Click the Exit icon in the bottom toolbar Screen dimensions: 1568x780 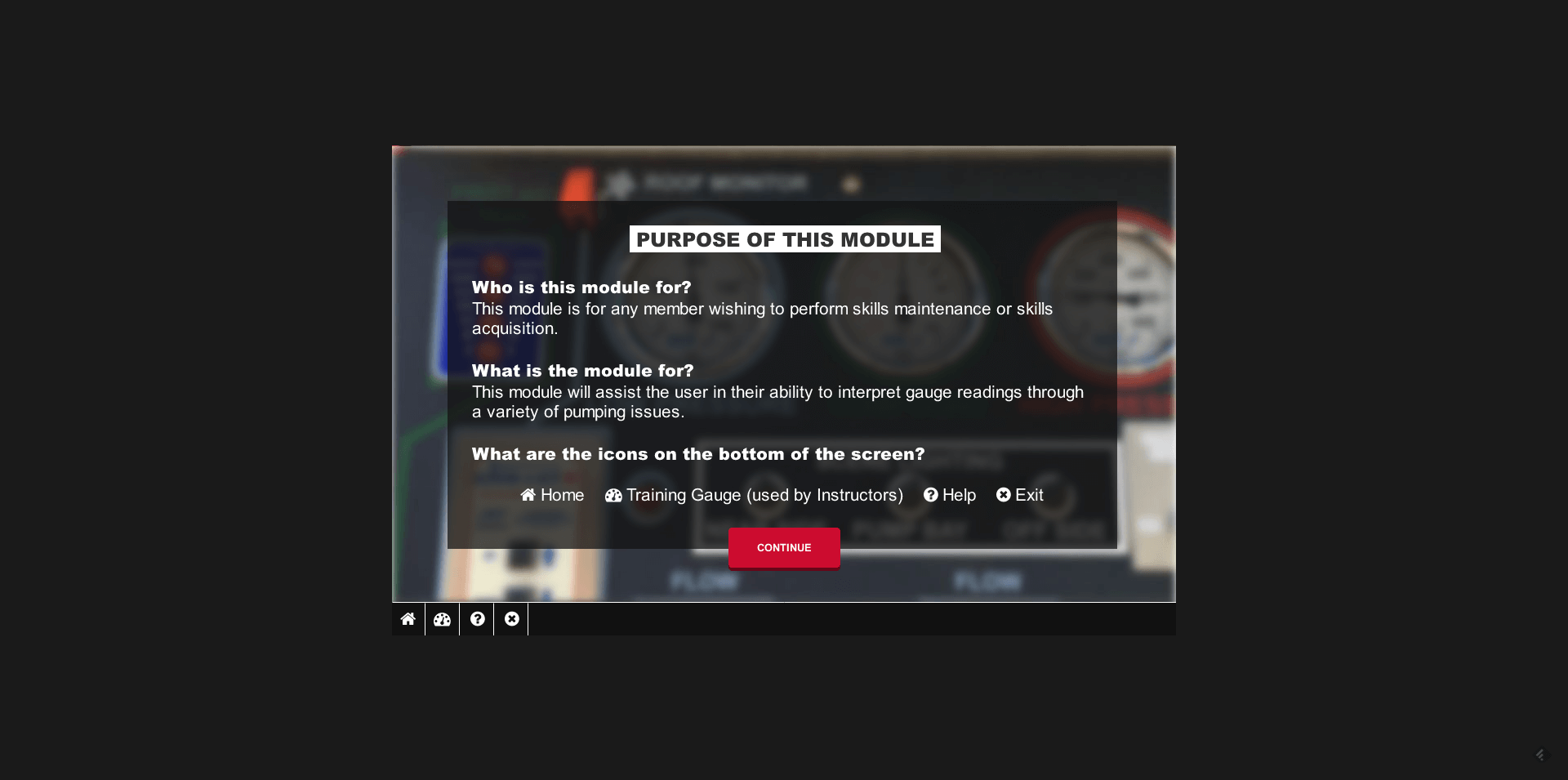click(x=511, y=619)
